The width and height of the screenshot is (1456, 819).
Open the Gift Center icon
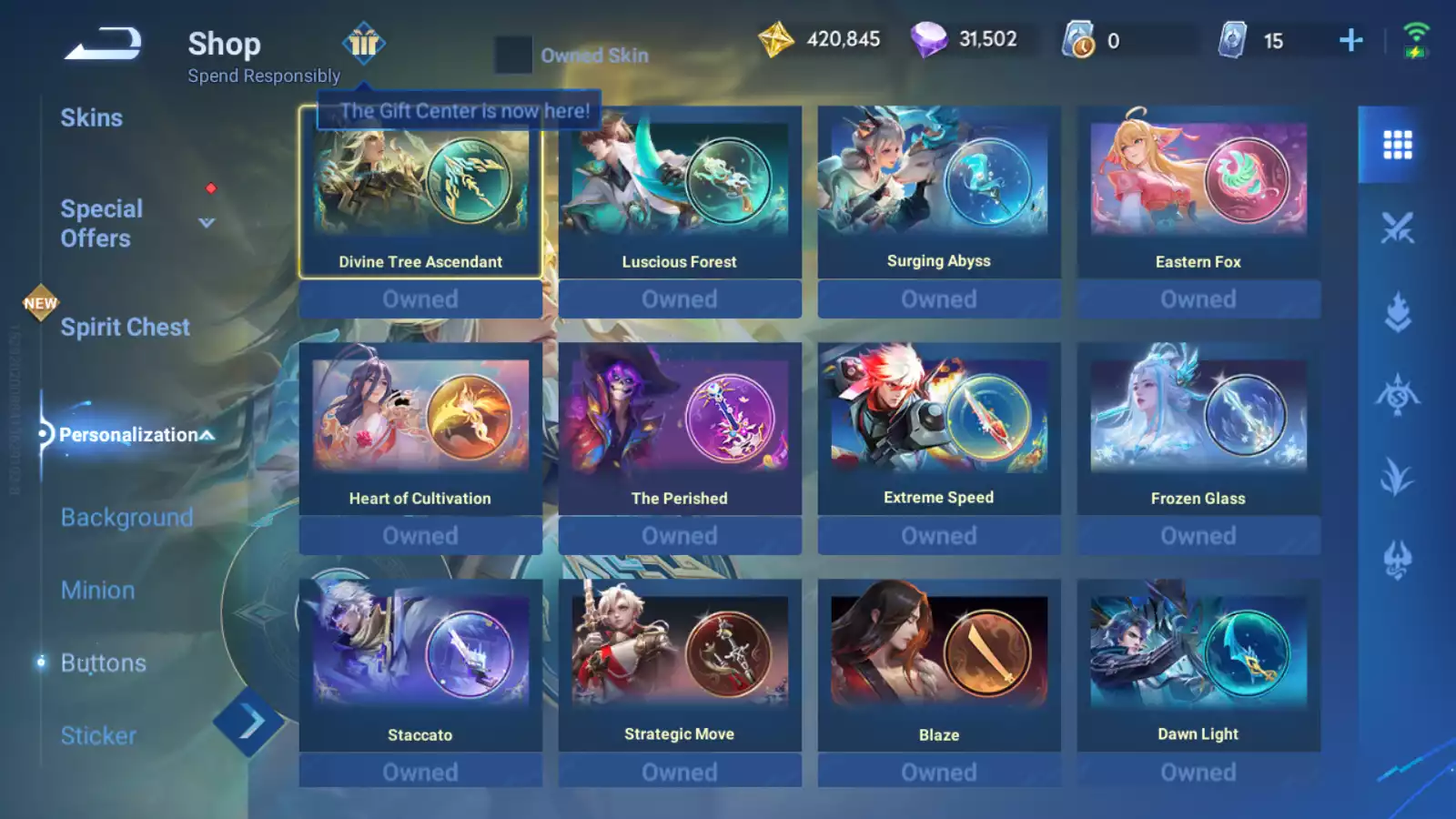click(x=363, y=43)
